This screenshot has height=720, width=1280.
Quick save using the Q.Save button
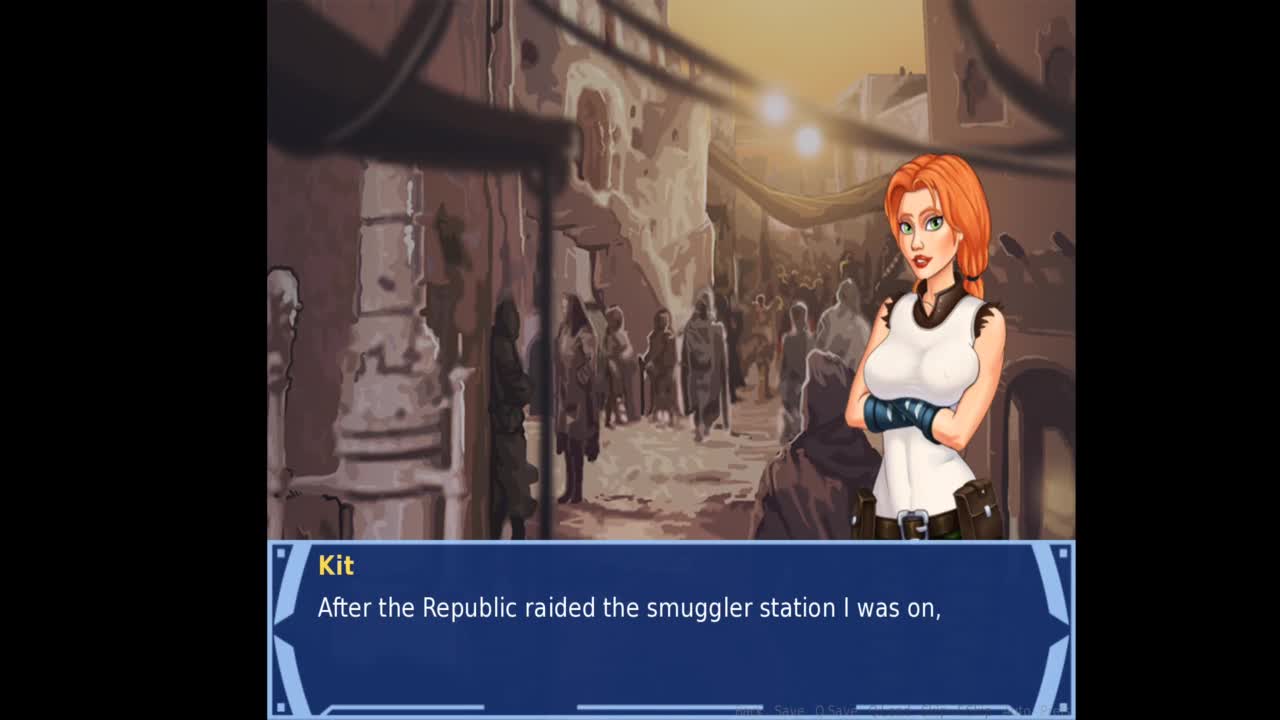[834, 711]
